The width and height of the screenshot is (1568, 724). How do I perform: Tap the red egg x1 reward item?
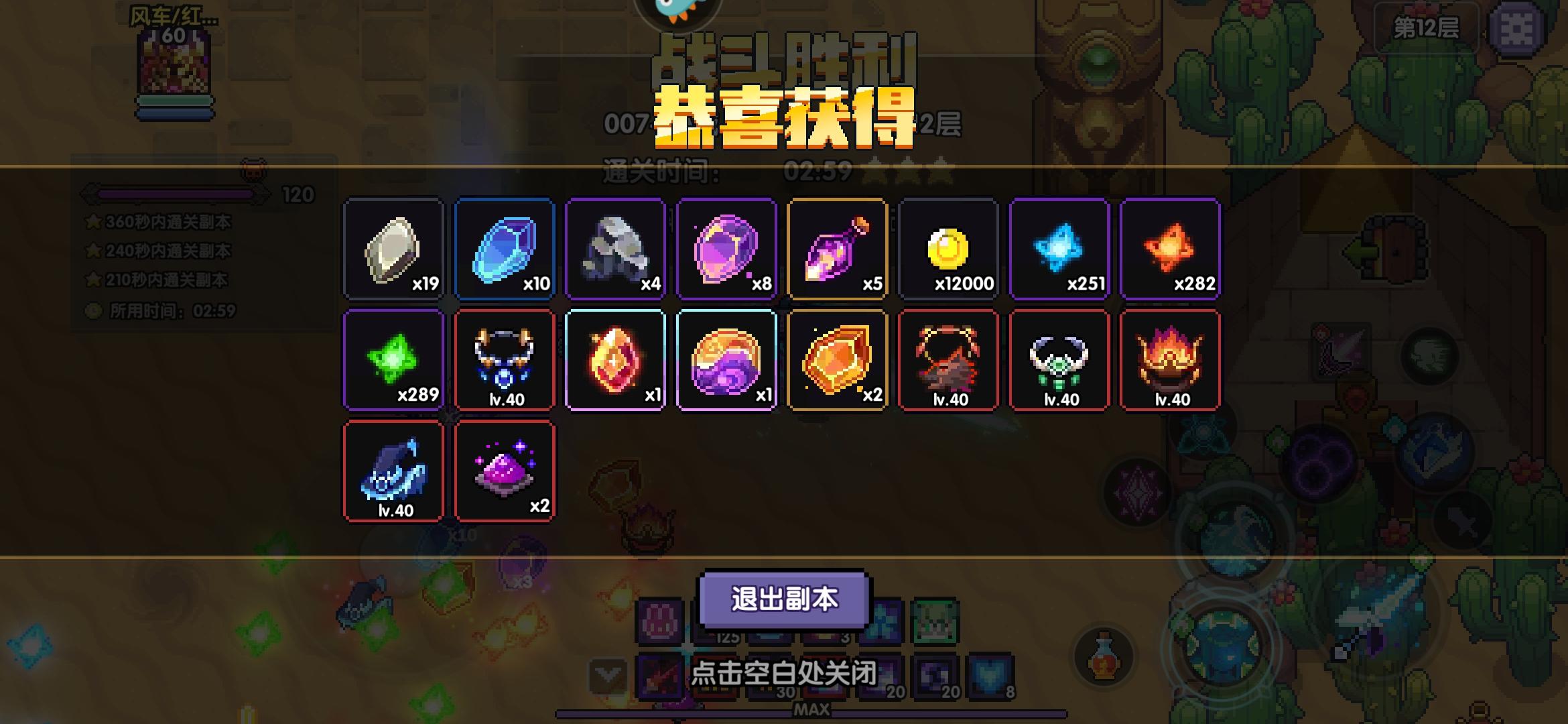[615, 362]
